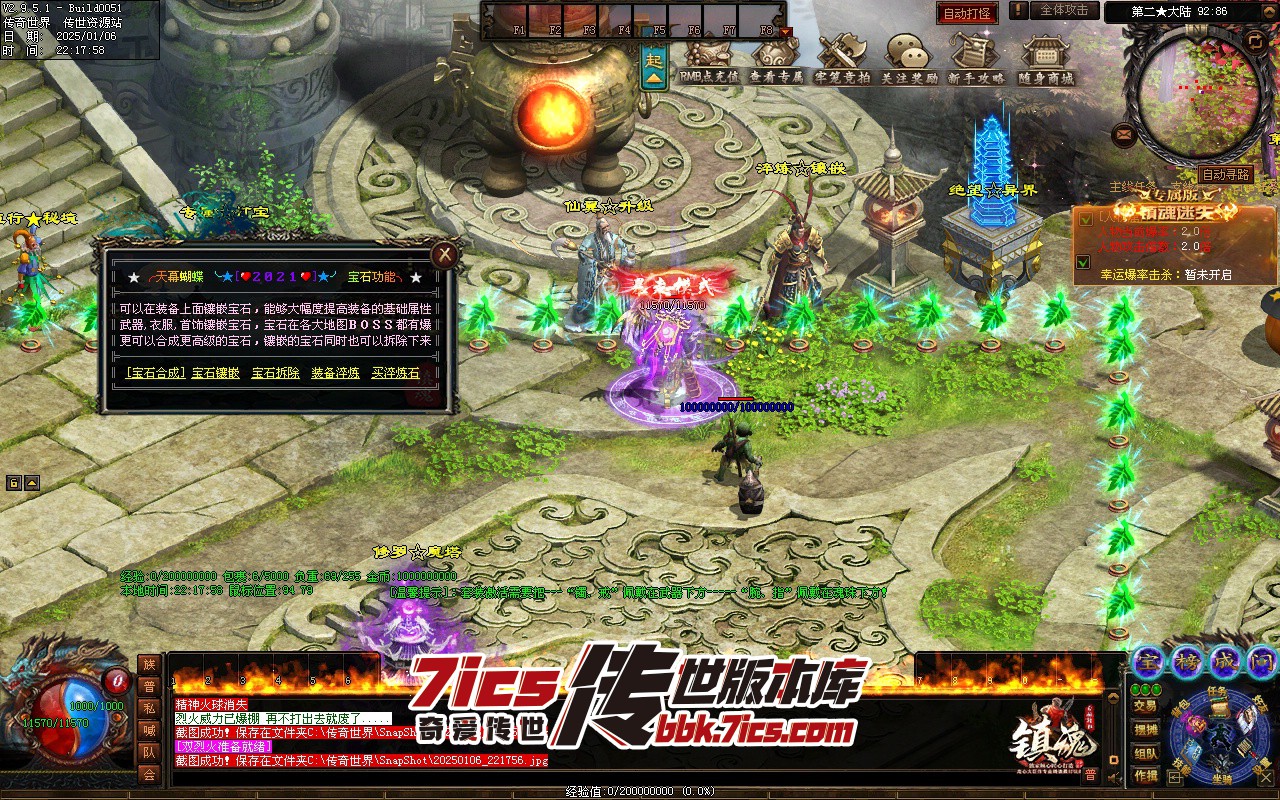Screen dimensions: 1280x800
Task: Select the 宝石镶嵌 option
Action: (x=216, y=373)
